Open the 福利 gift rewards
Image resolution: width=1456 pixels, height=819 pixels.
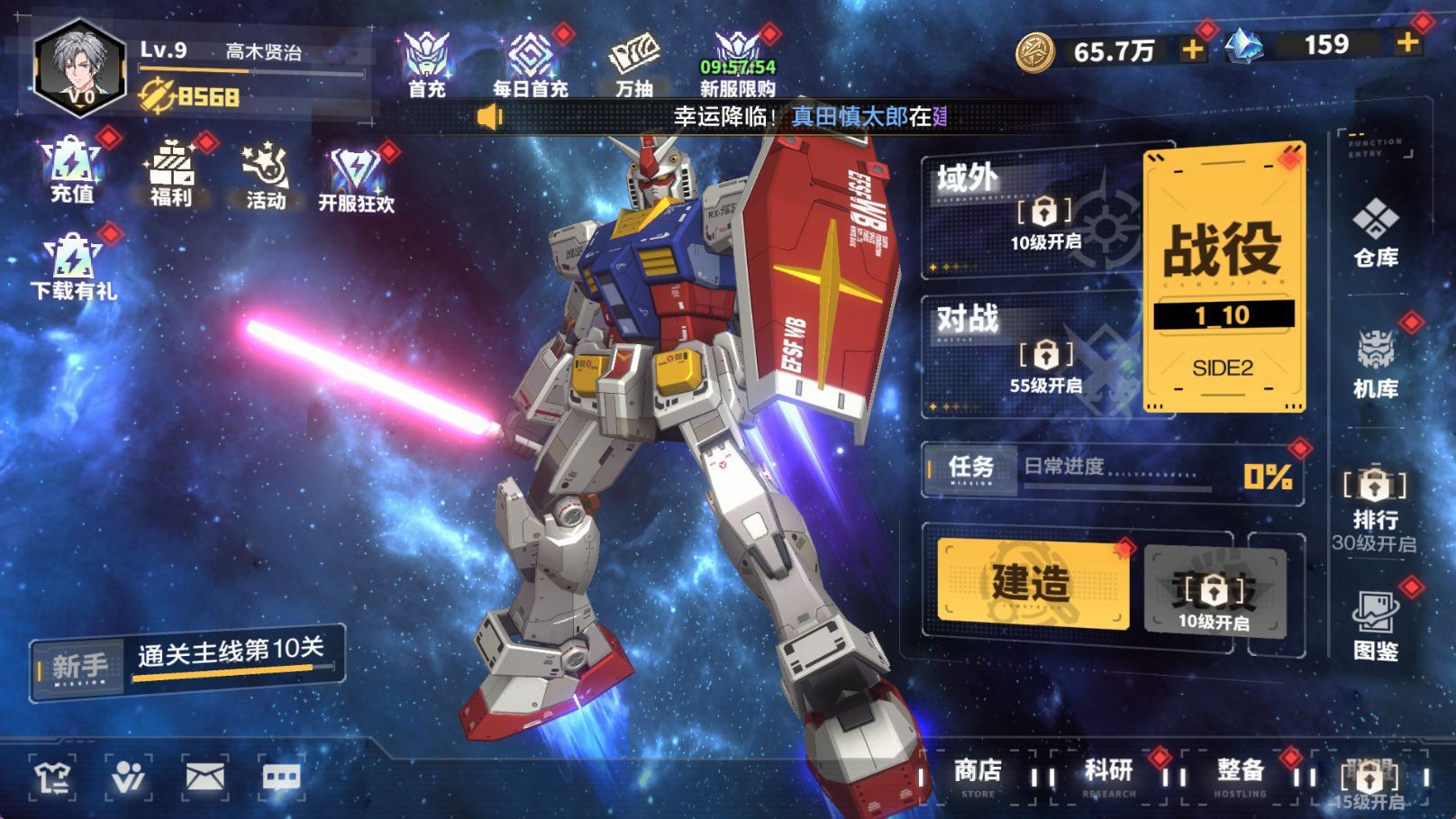coord(171,173)
